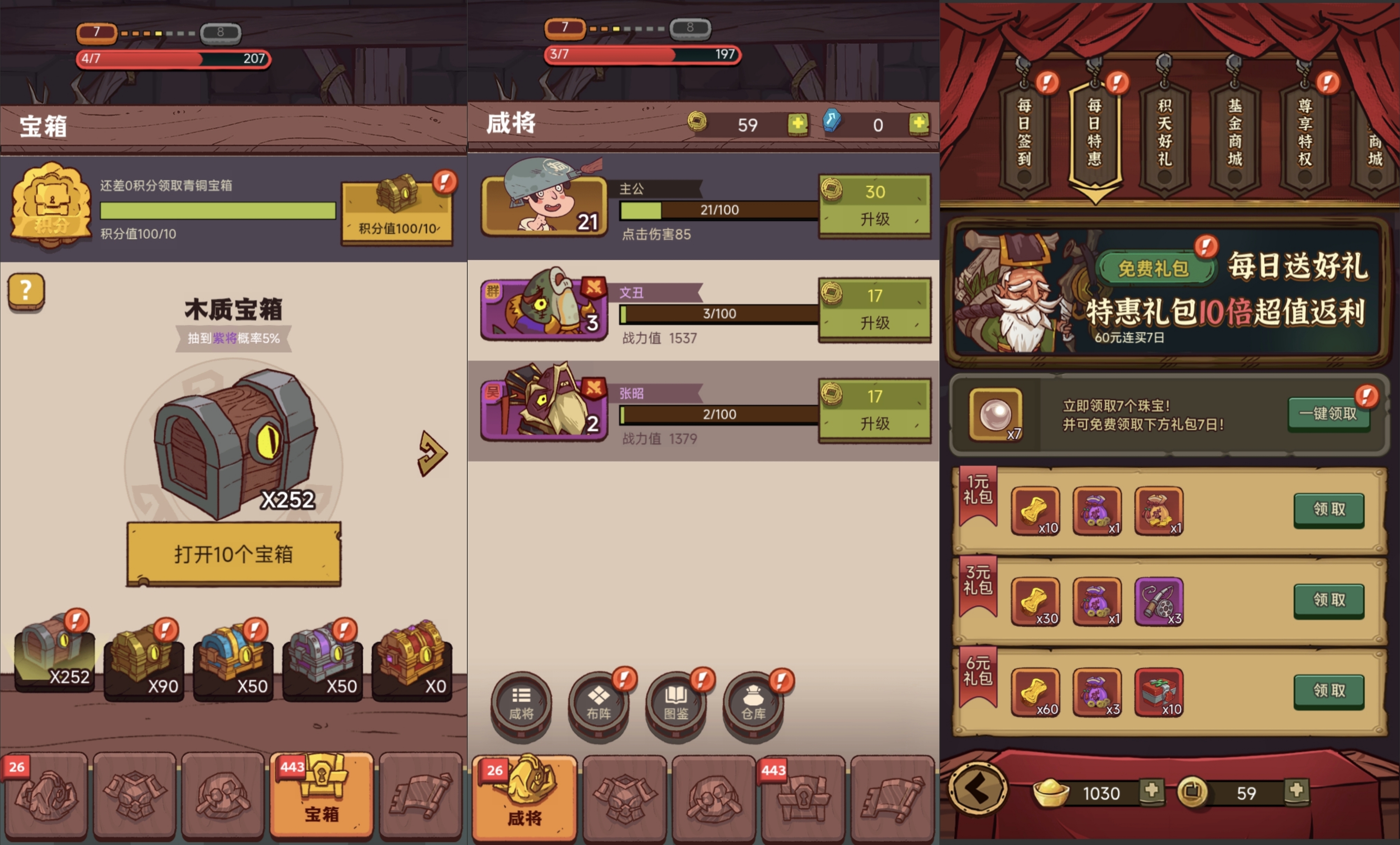
Task: Claim the bronze chest points reward
Action: (397, 213)
